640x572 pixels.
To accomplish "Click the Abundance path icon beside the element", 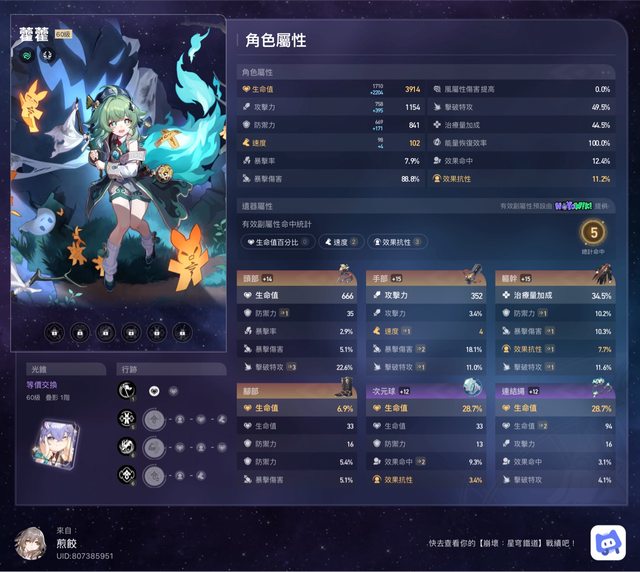I will [x=47, y=56].
